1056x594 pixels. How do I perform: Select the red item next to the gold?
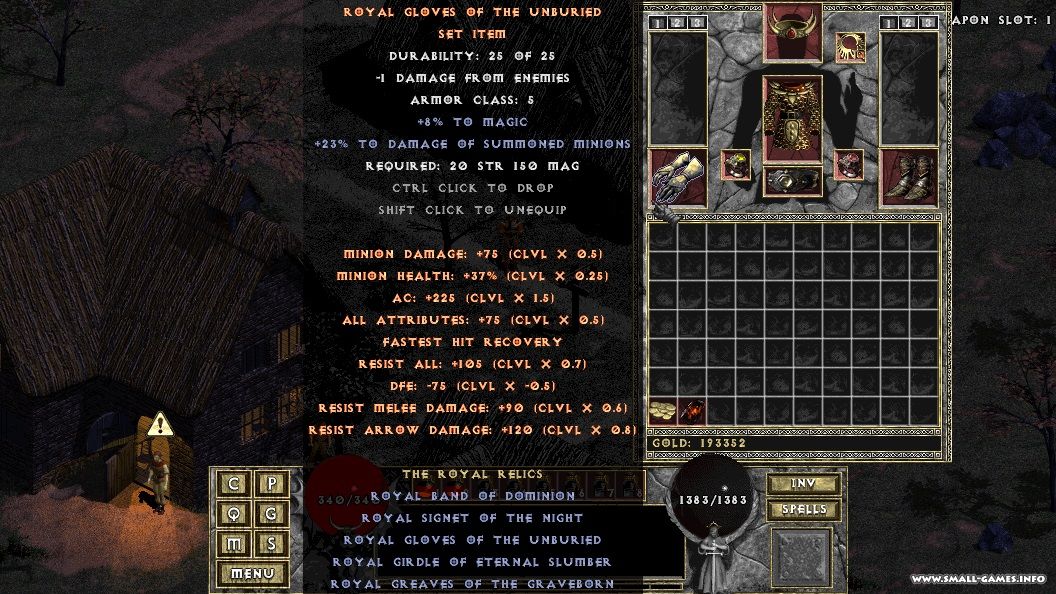click(692, 409)
